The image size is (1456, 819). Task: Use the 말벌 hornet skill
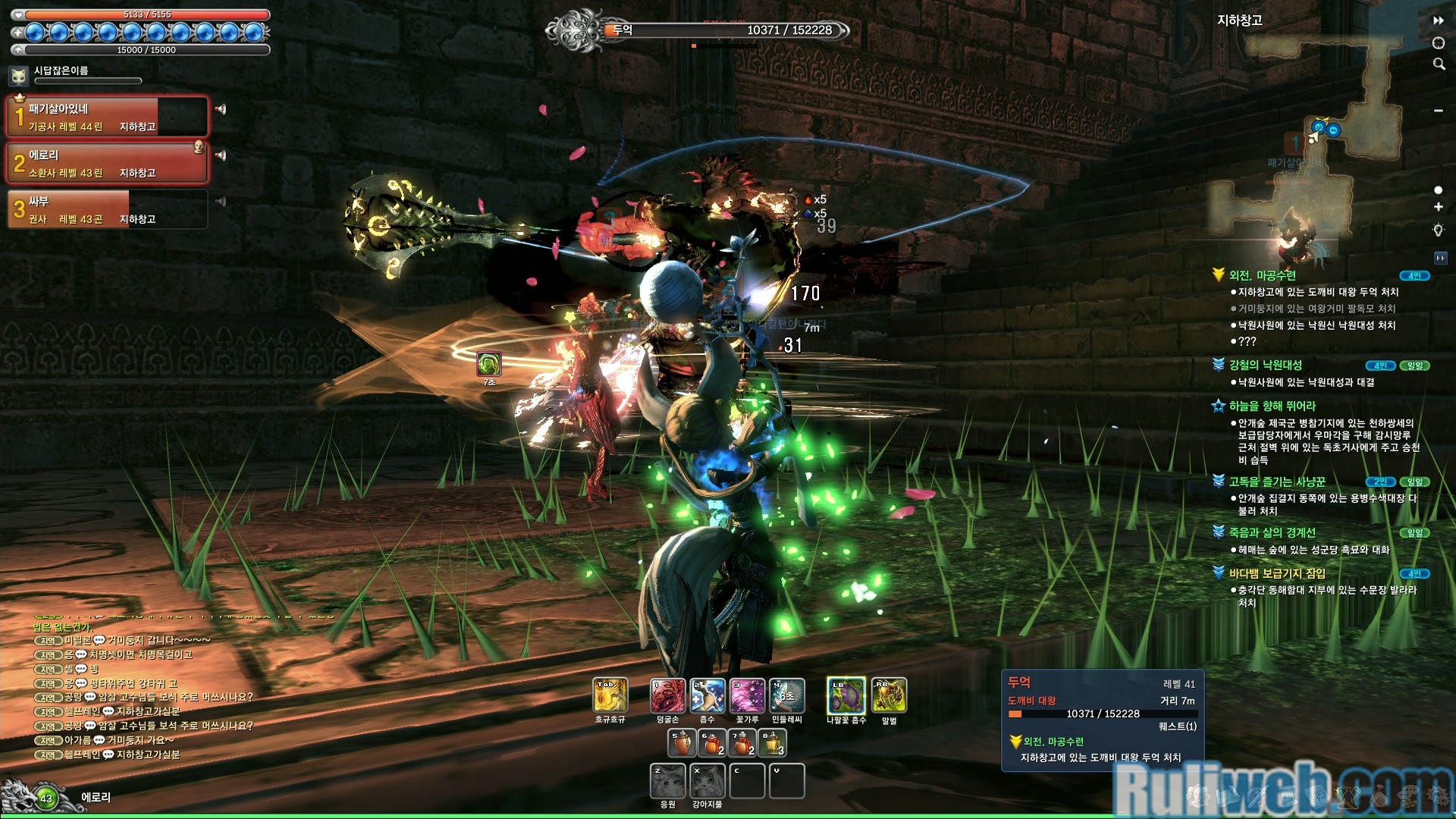(889, 695)
